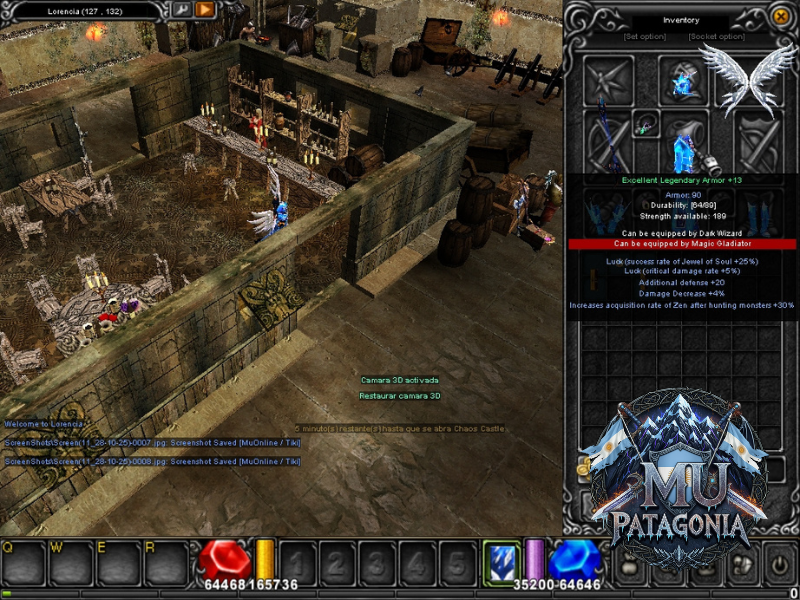Click the power button in the bottom bar
This screenshot has height=600, width=800.
coord(778,562)
